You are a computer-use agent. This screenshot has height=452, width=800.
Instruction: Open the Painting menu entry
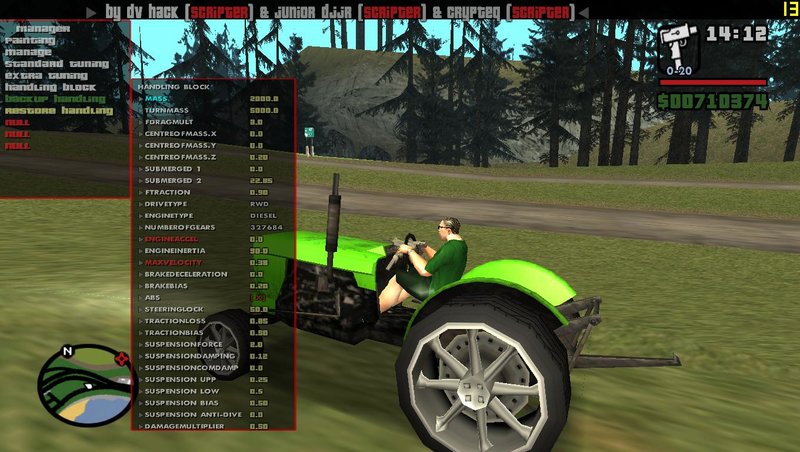point(29,40)
